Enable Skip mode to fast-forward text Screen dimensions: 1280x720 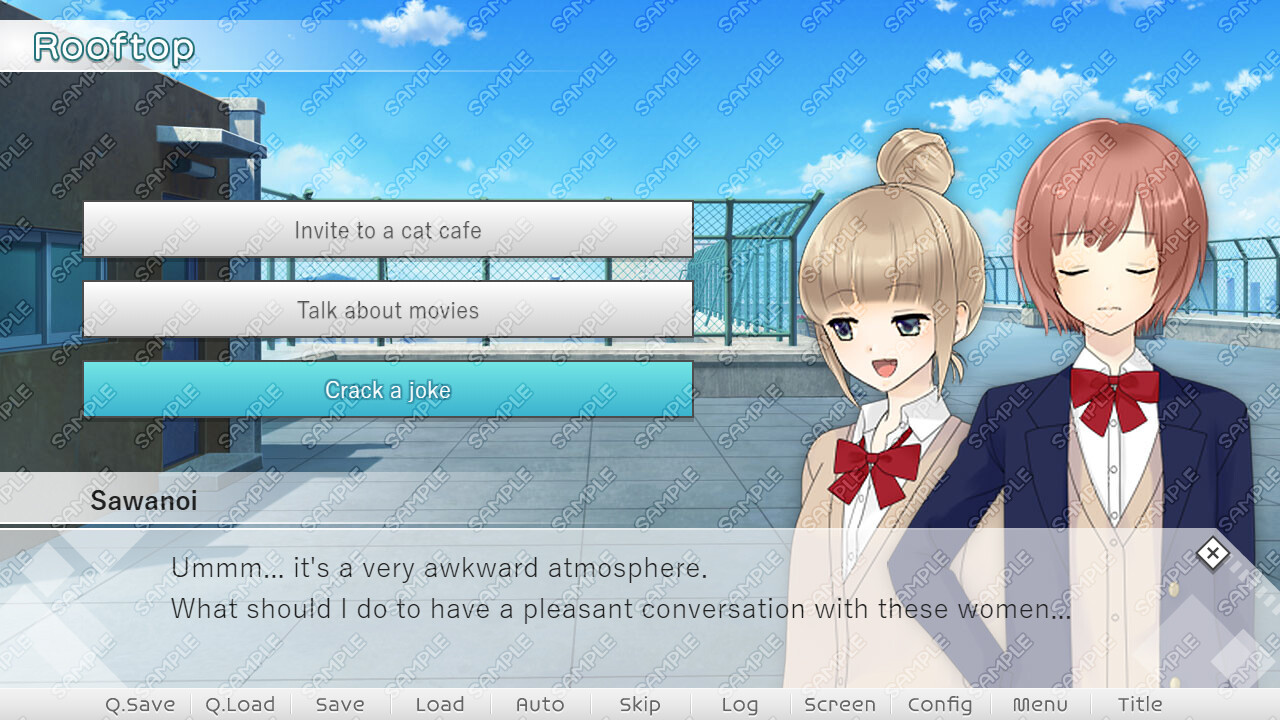point(640,704)
